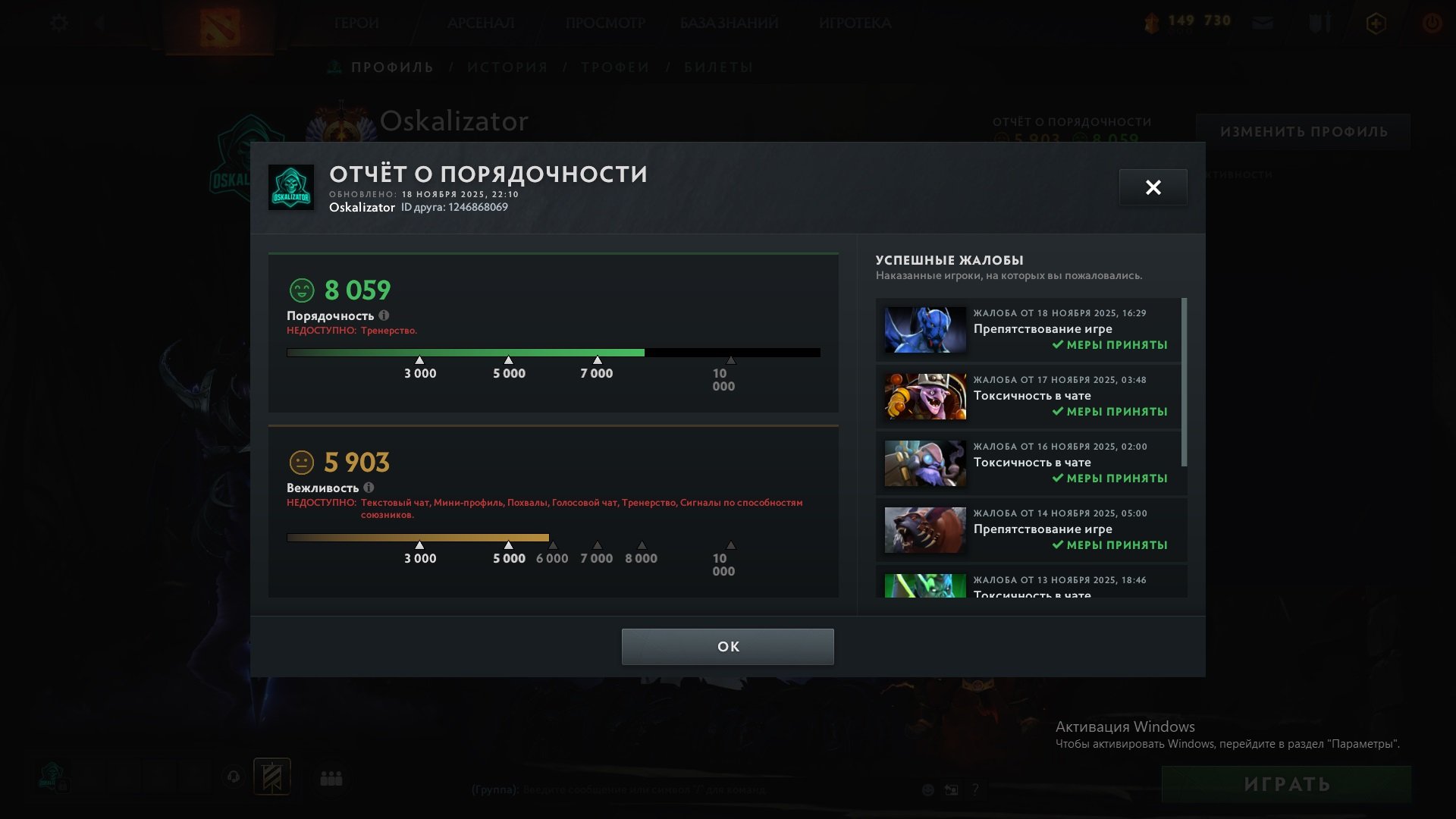The height and width of the screenshot is (819, 1456).
Task: Switch to the ТРОФЕИ tab
Action: pyautogui.click(x=614, y=67)
